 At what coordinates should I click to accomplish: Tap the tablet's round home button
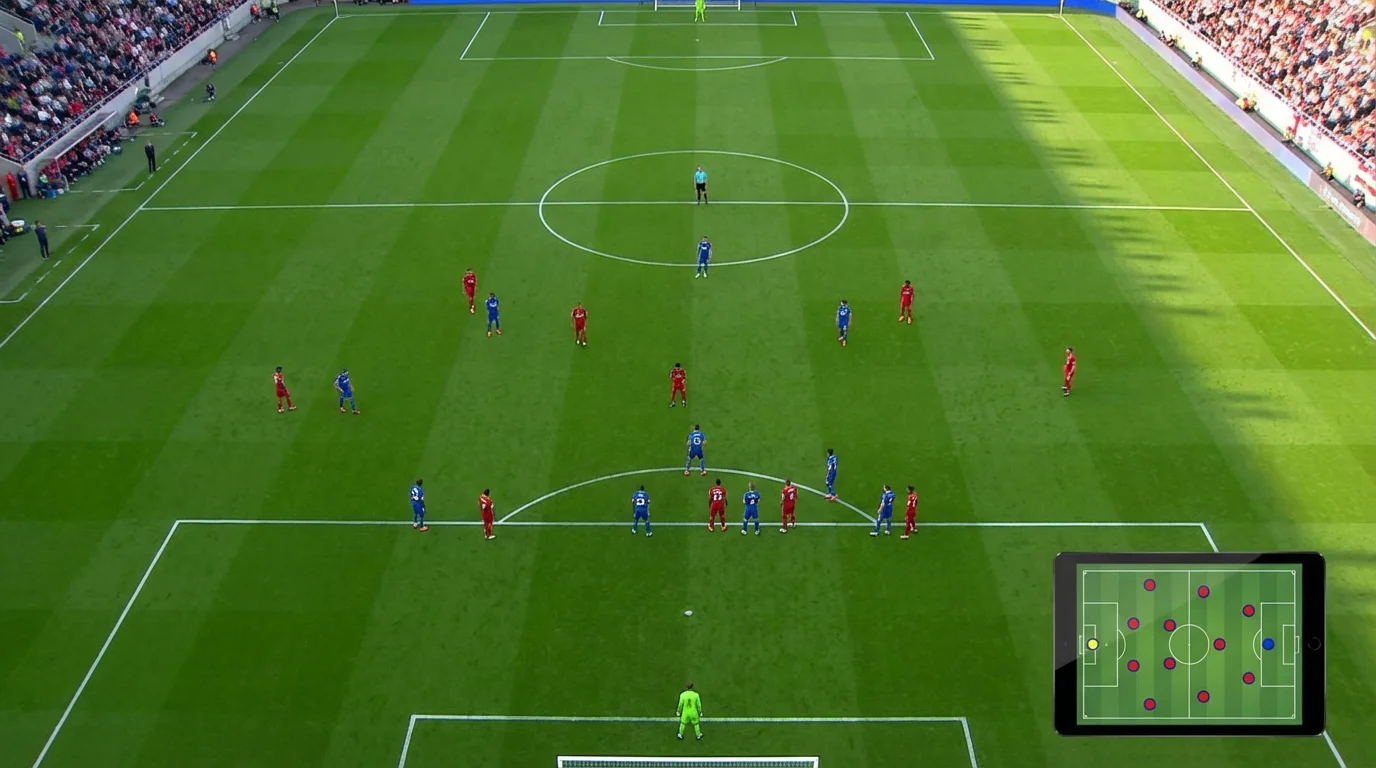tap(1313, 644)
